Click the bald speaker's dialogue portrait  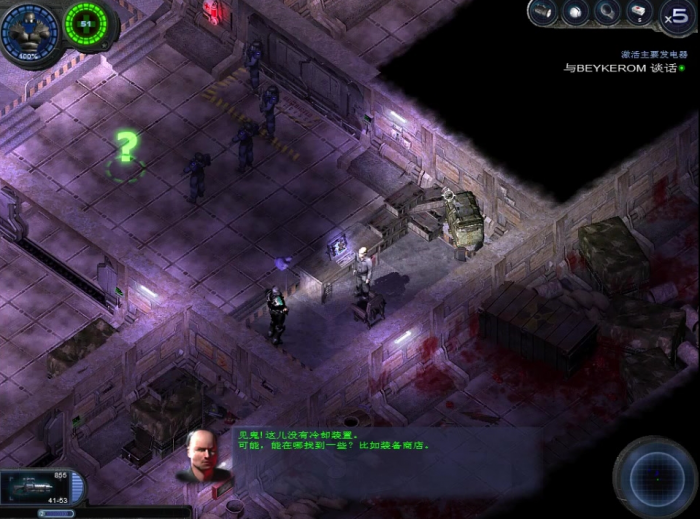[x=203, y=455]
